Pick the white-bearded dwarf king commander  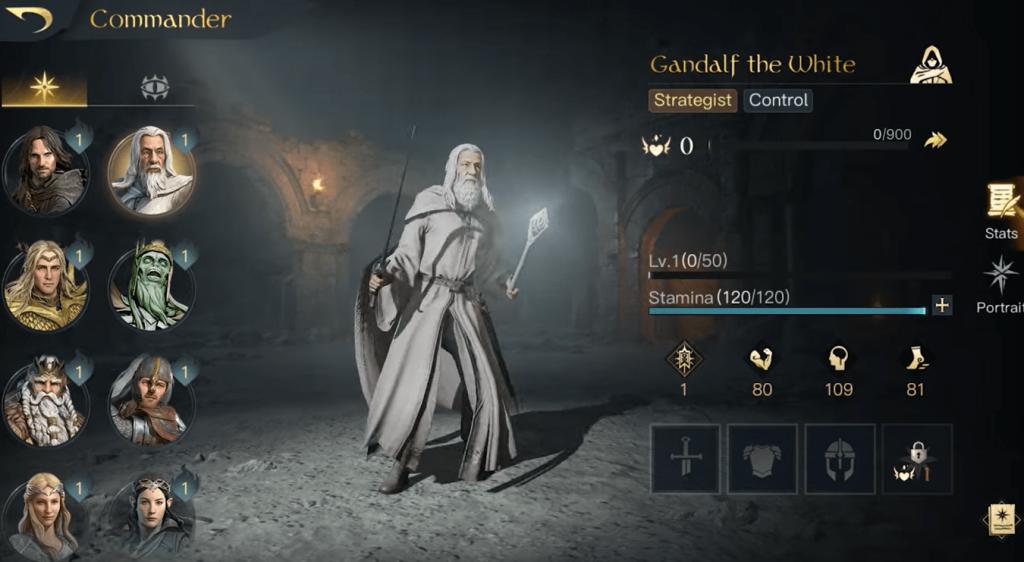[45, 402]
